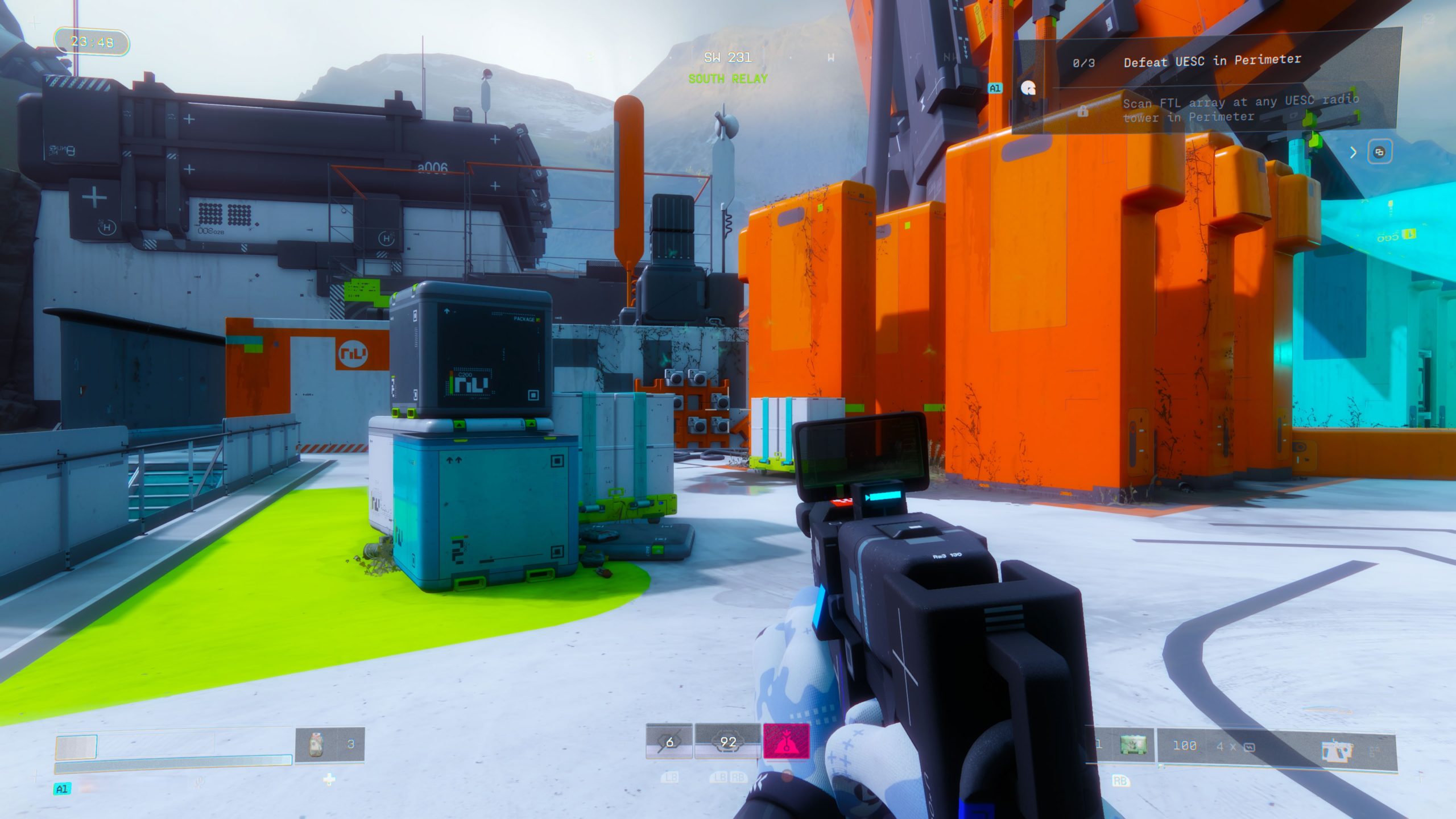Screen dimensions: 1456x819
Task: Select the Defeat UESC in Perimeter objective
Action: (x=1211, y=60)
